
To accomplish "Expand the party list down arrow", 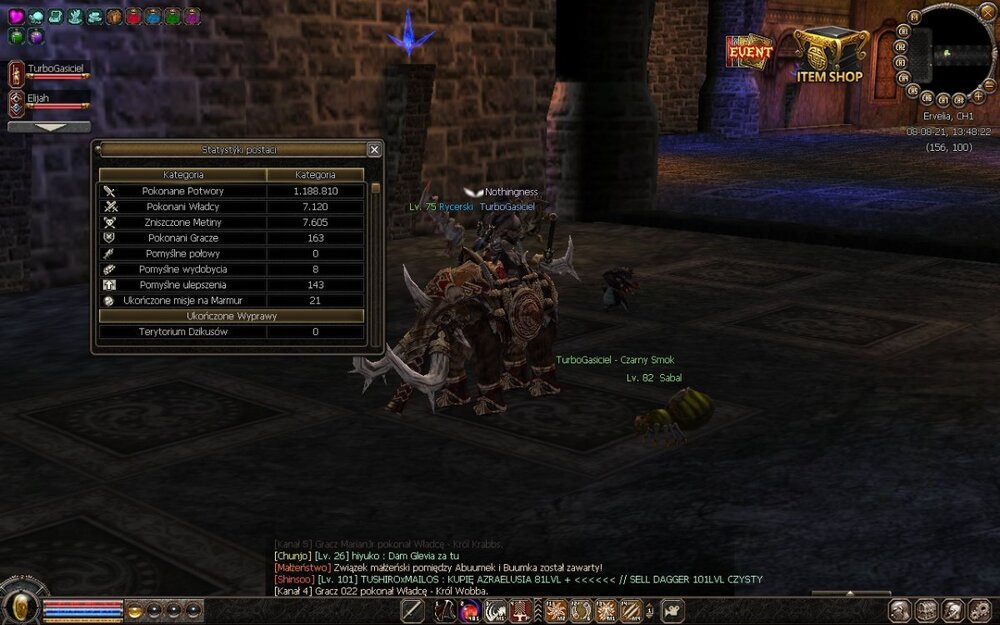I will click(x=49, y=127).
